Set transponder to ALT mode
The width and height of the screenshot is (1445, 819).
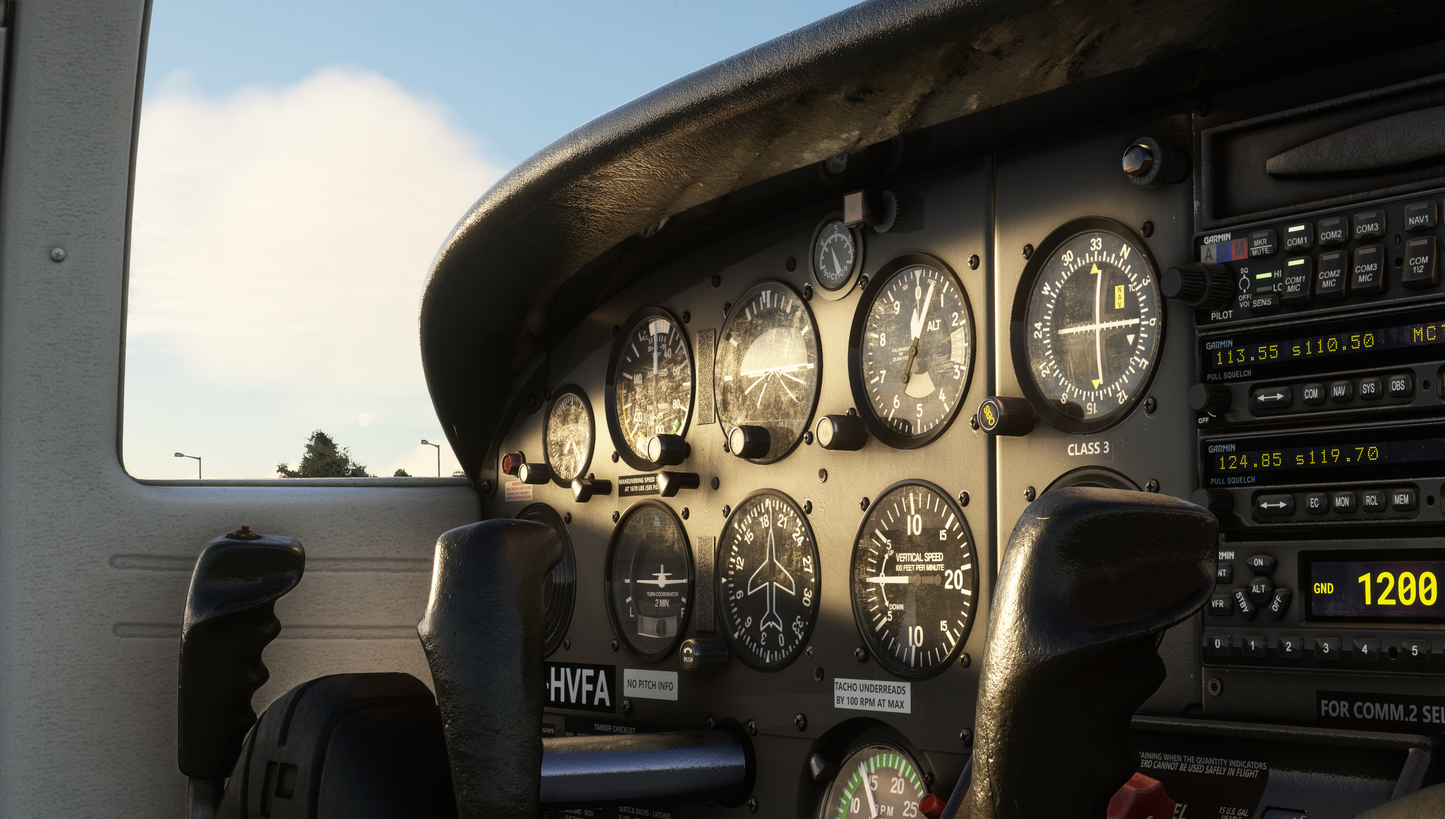click(x=1262, y=587)
